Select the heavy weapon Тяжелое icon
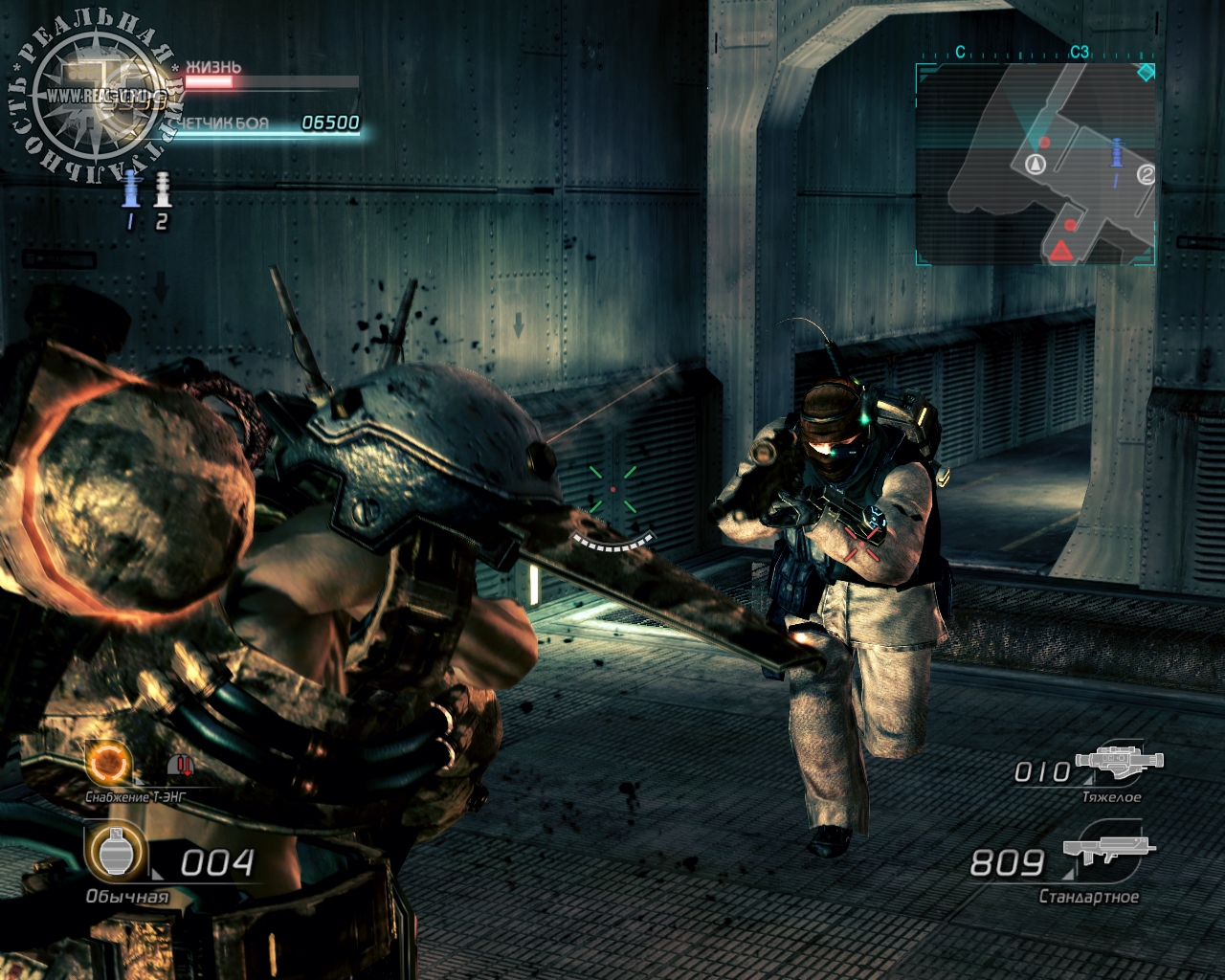 point(1119,761)
